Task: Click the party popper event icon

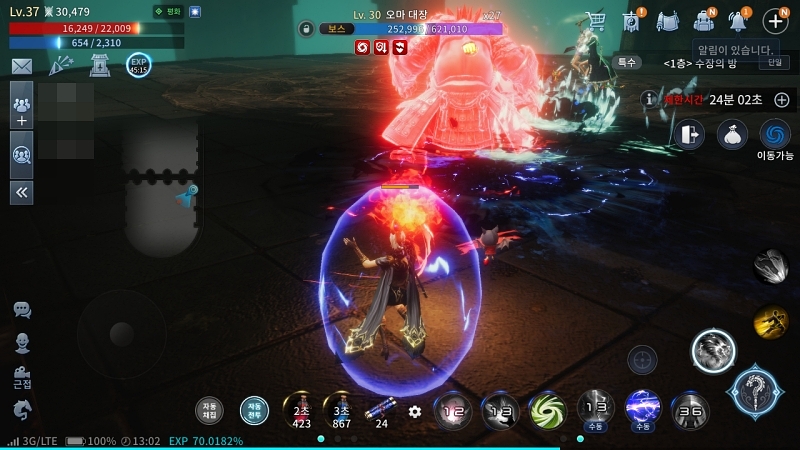Action: click(x=60, y=66)
